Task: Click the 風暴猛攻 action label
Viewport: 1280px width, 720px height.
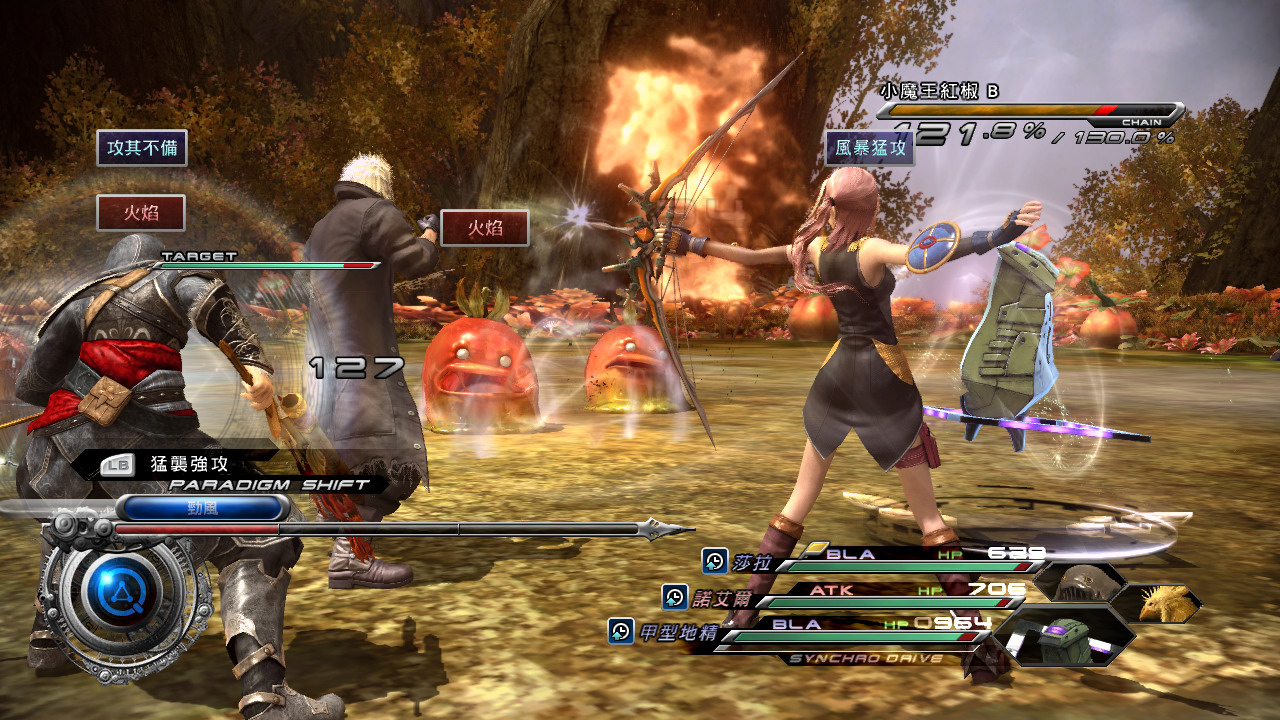Action: click(869, 149)
